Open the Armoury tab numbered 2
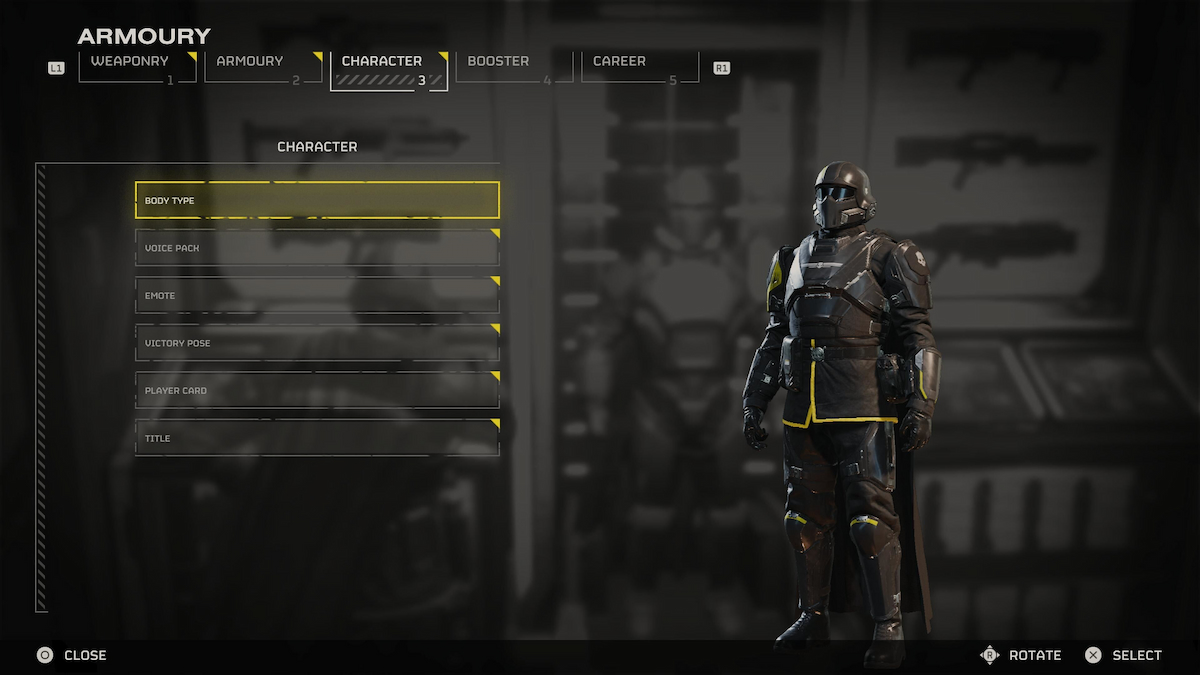Screen dimensions: 1200x675 click(263, 66)
